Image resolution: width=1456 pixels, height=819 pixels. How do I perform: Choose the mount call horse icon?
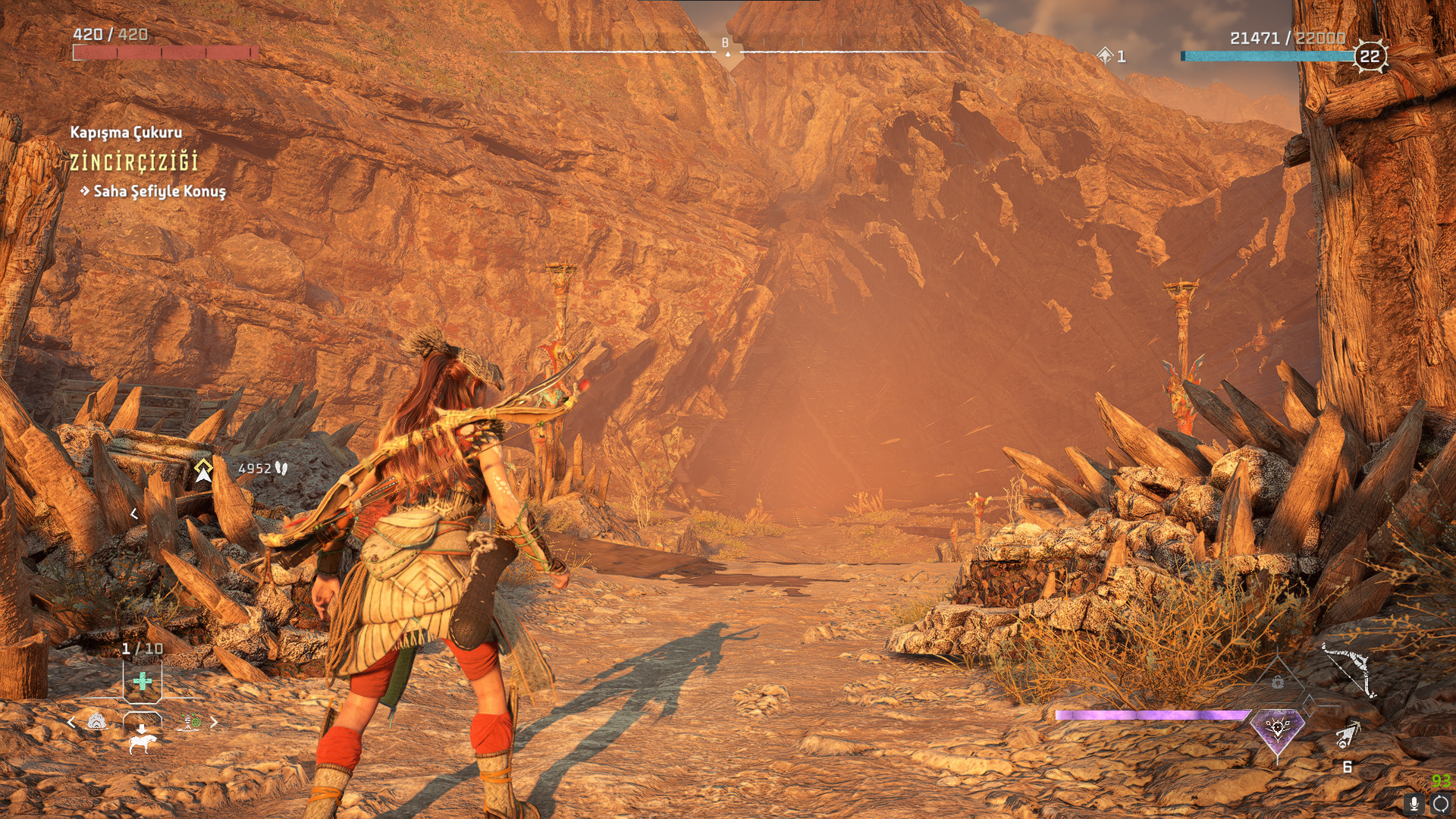click(142, 738)
